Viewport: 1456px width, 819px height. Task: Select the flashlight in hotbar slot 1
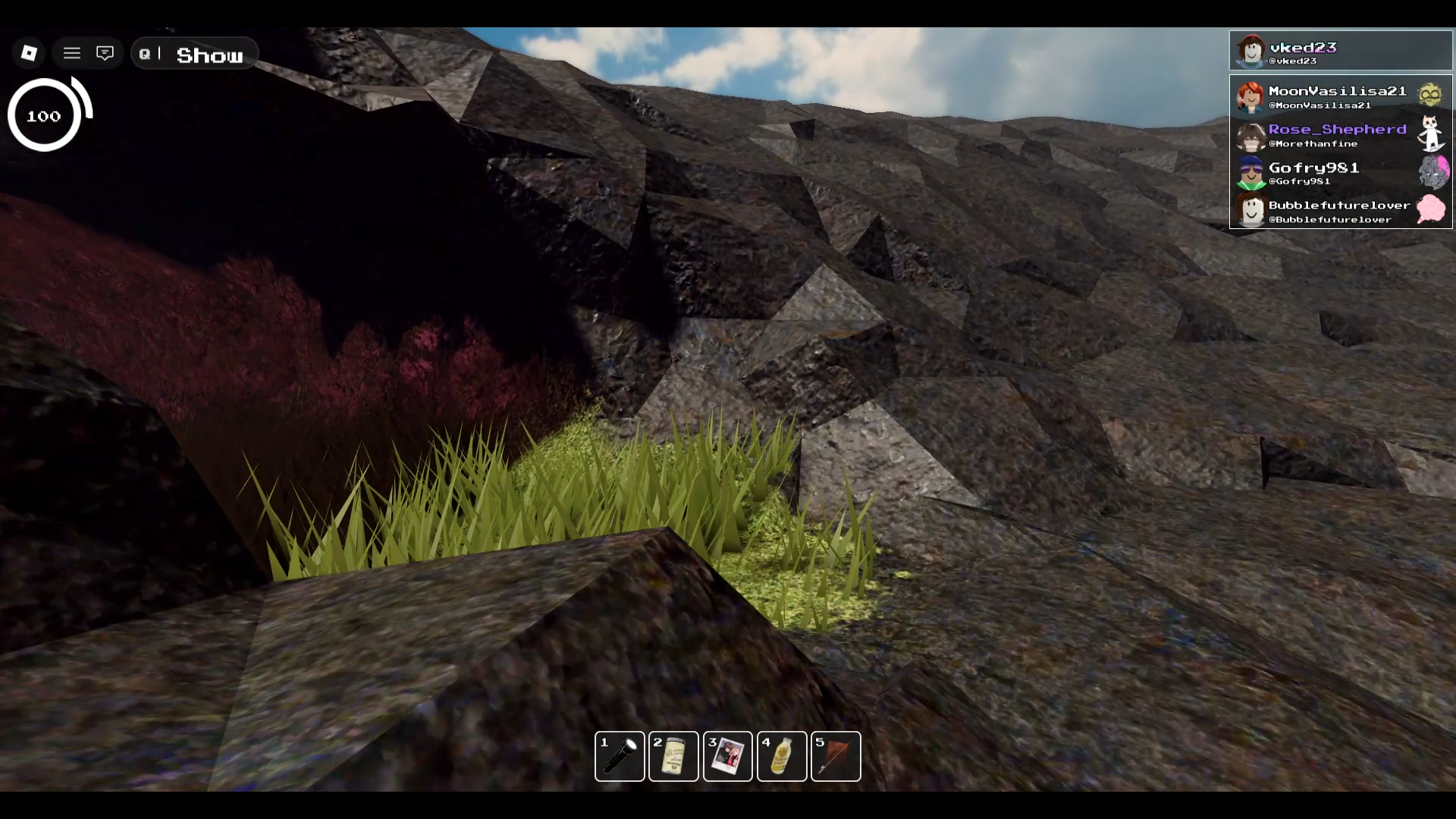pos(620,756)
